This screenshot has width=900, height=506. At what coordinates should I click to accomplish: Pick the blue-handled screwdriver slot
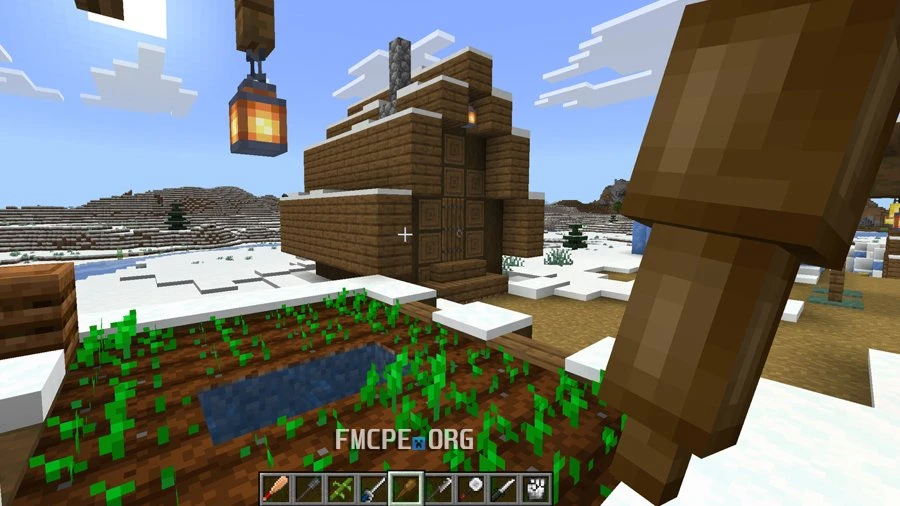(373, 488)
